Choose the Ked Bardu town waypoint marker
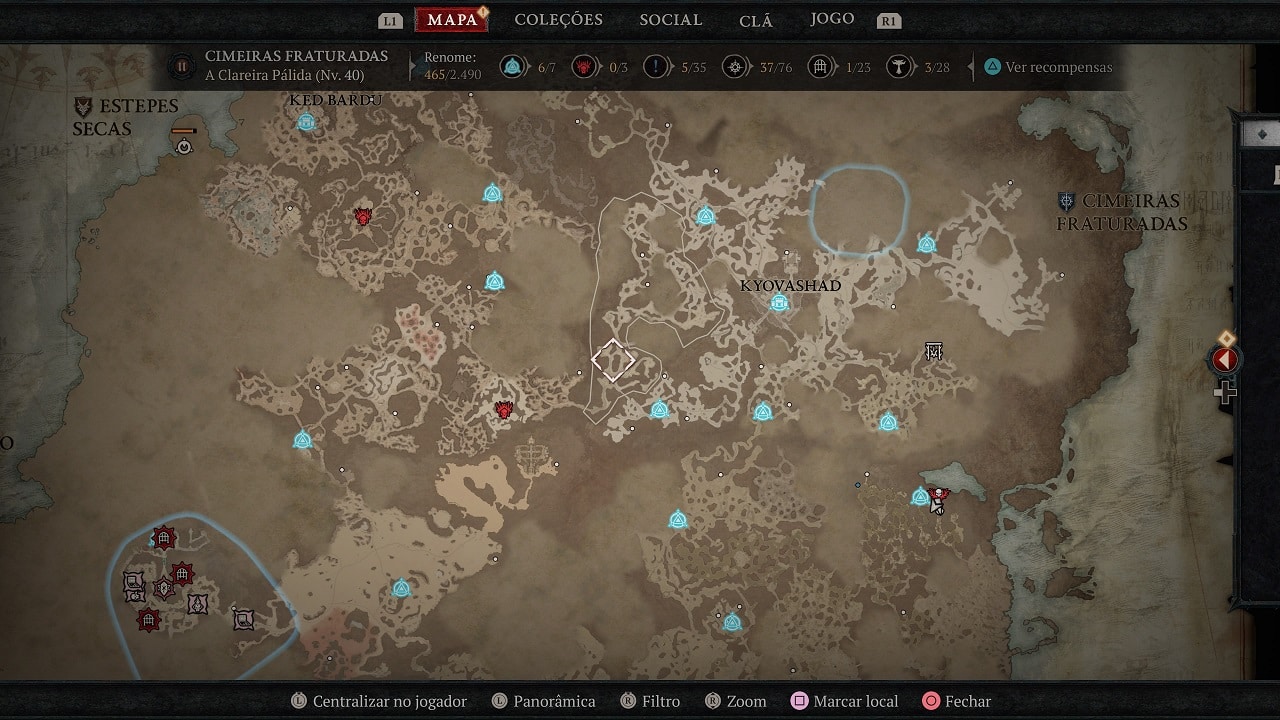 (x=307, y=122)
